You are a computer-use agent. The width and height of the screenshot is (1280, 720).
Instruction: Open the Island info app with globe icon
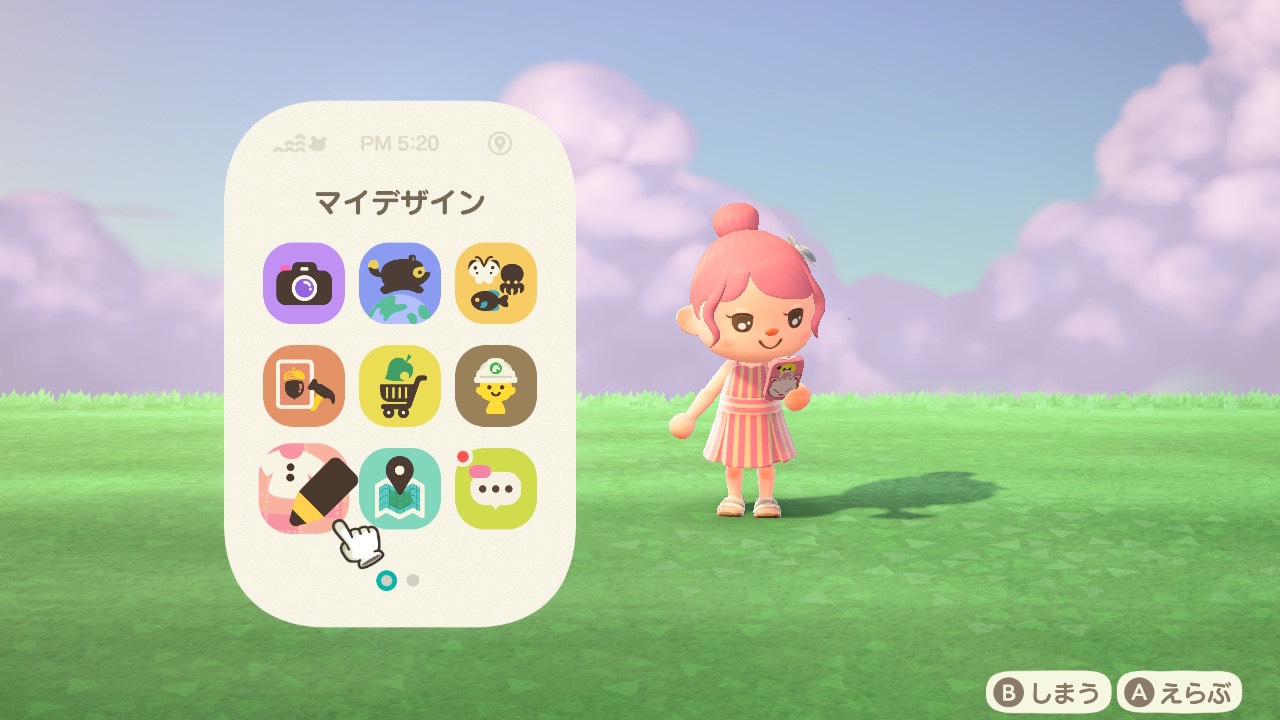400,284
